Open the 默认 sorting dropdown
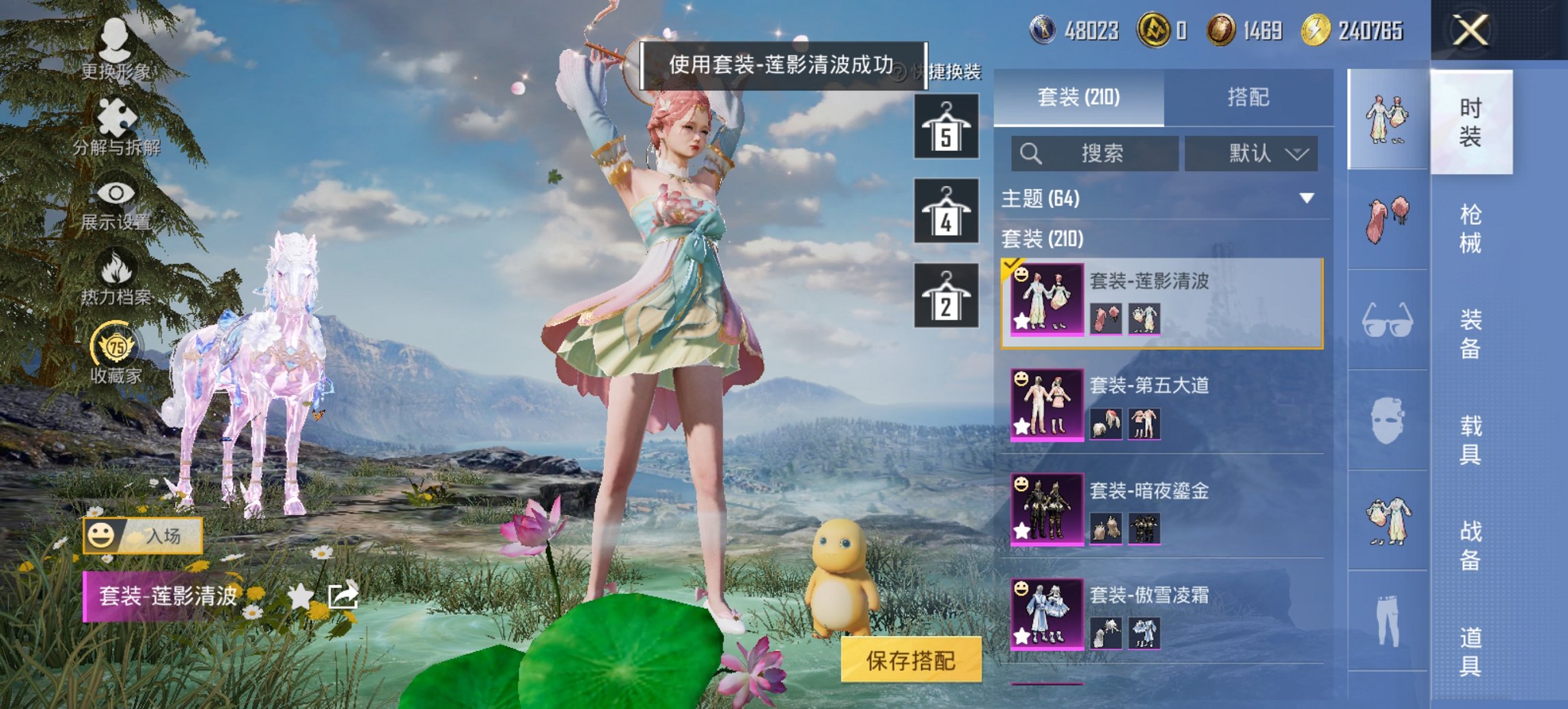1568x709 pixels. [1250, 153]
